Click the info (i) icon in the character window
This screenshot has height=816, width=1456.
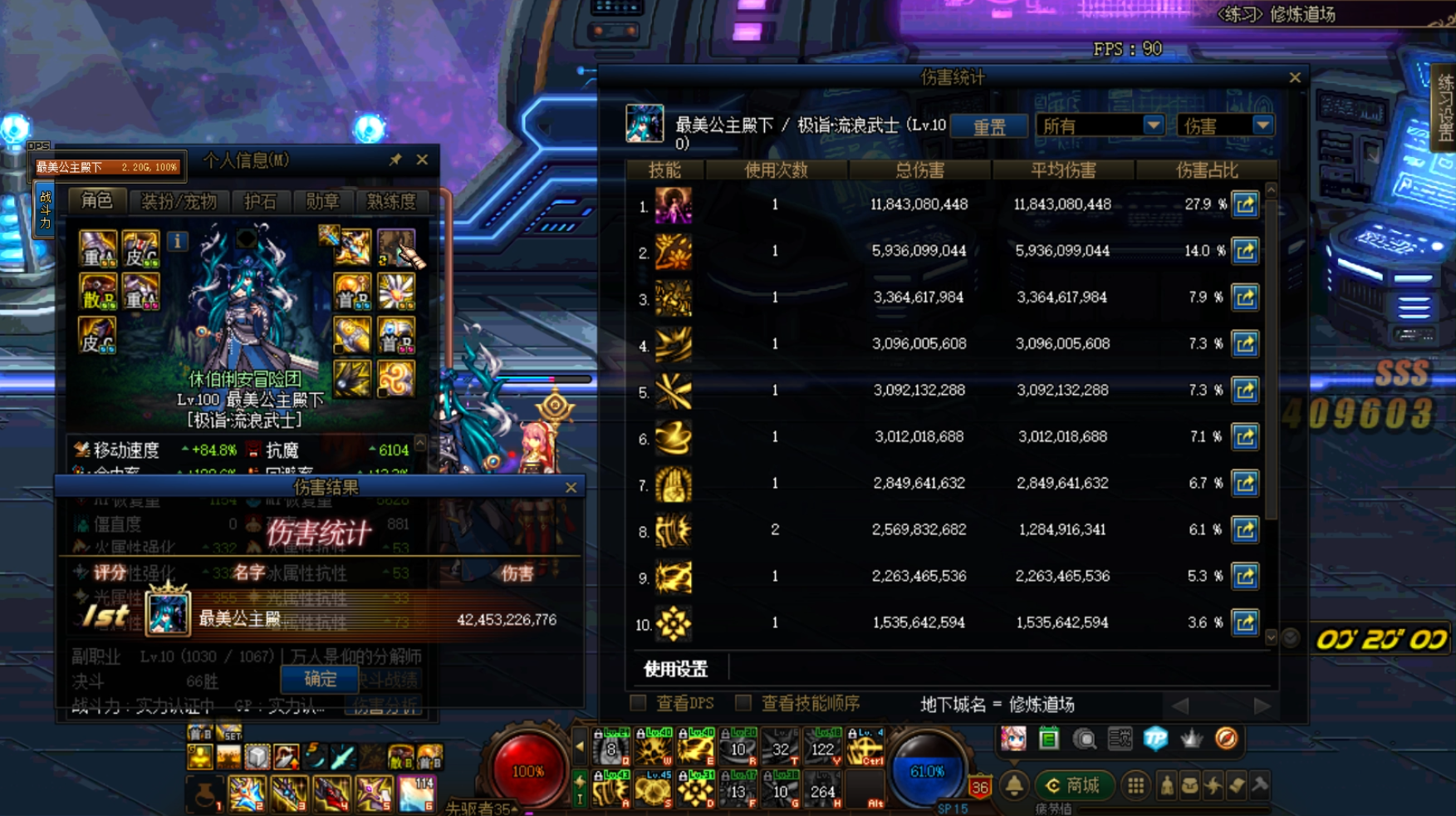[179, 241]
